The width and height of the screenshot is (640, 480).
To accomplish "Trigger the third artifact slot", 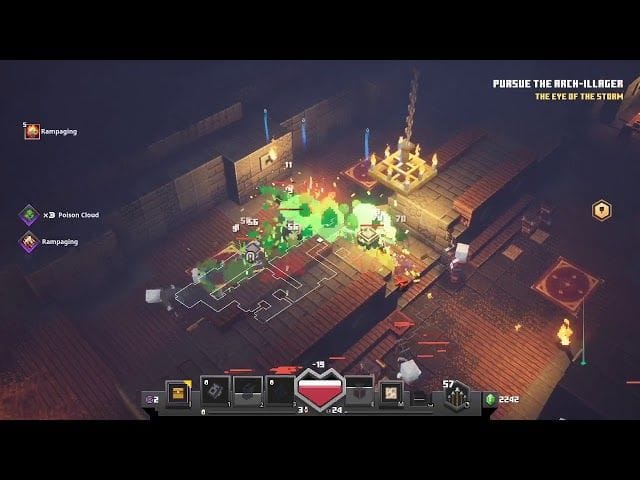I will click(x=281, y=391).
